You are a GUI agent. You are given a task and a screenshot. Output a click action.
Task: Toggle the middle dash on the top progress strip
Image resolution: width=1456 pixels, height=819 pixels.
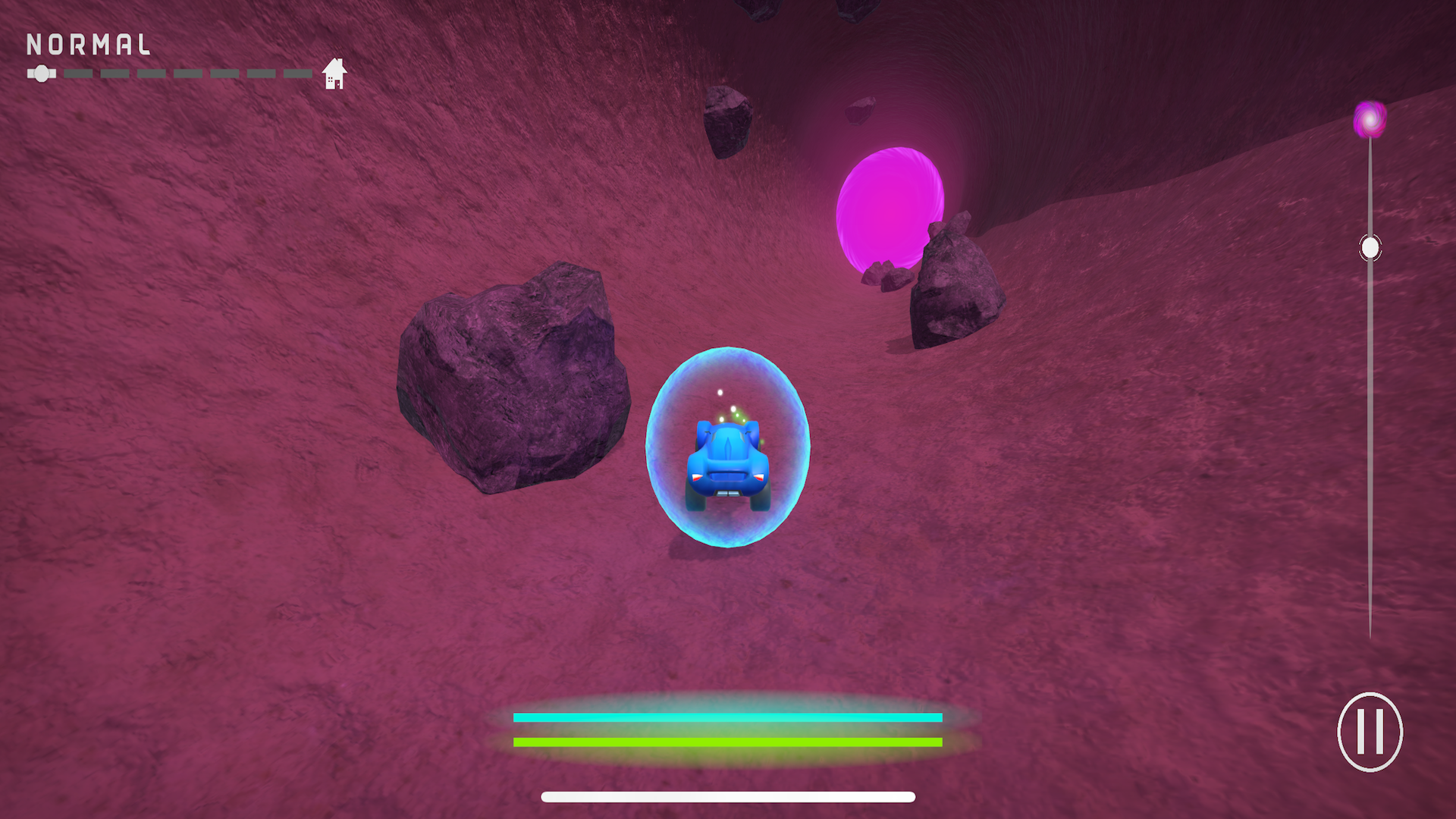186,74
